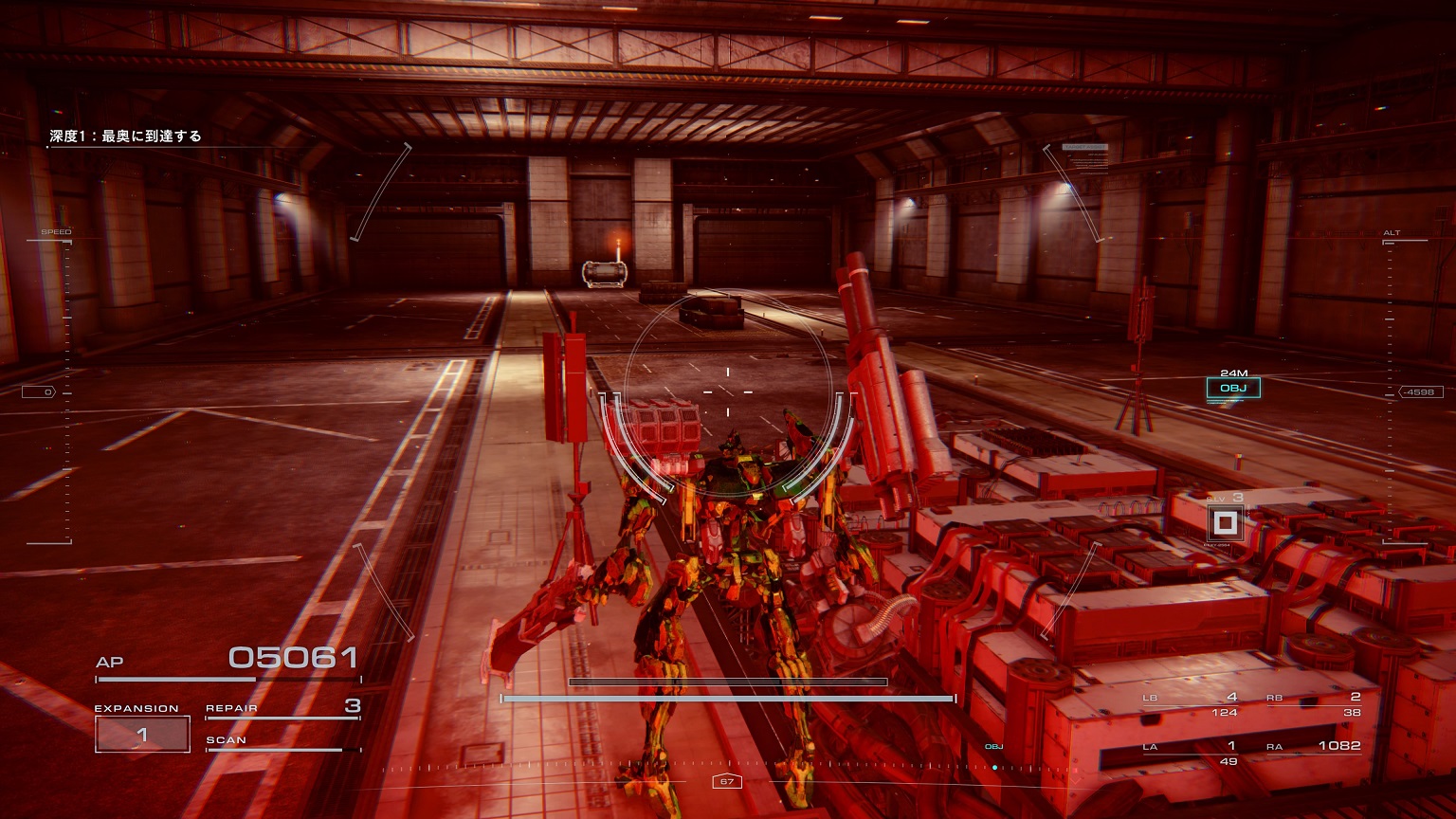
Task: Use the Repair kit indicator
Action: 282,708
